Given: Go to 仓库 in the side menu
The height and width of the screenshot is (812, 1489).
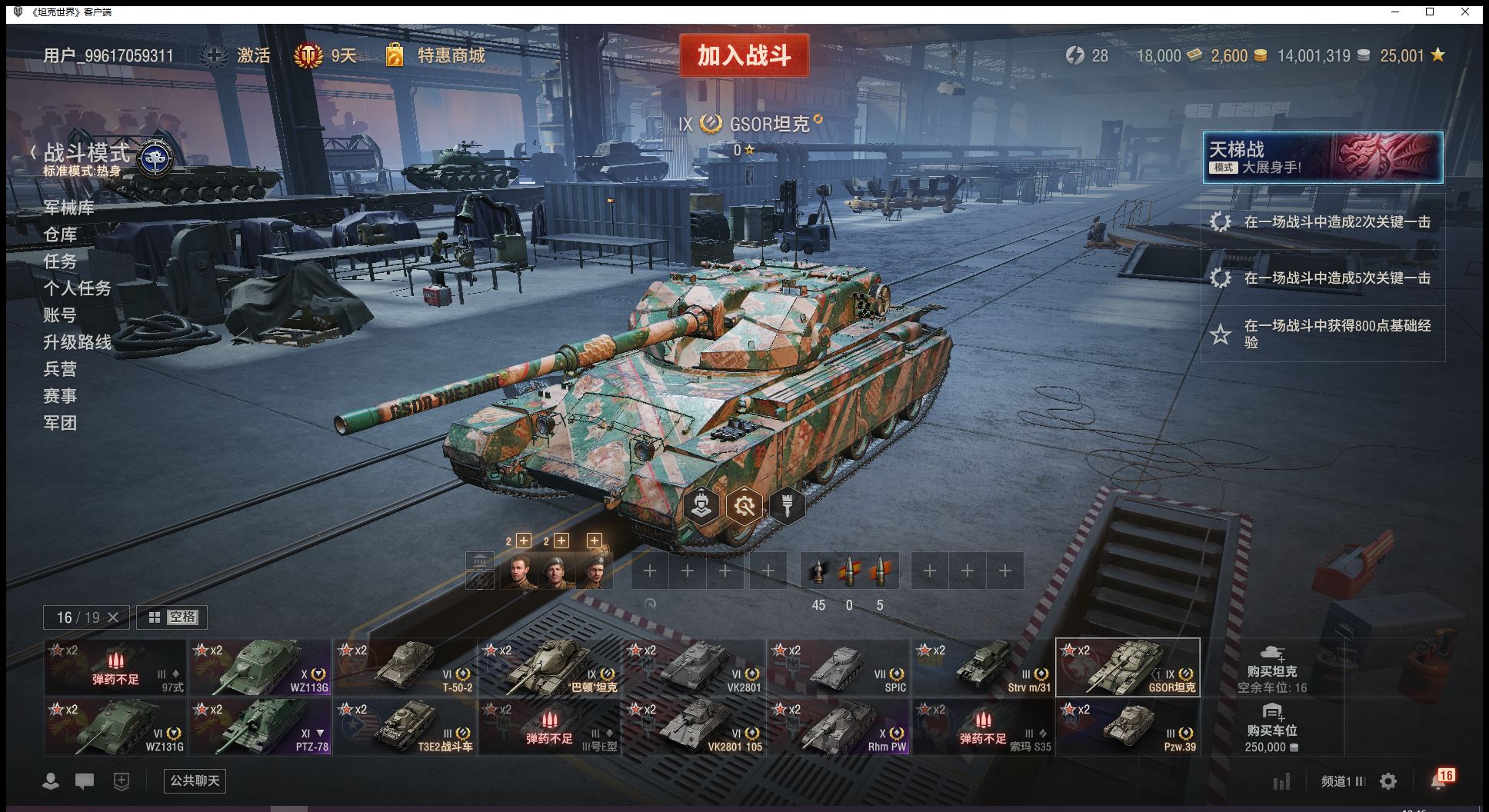Looking at the screenshot, I should 60,235.
